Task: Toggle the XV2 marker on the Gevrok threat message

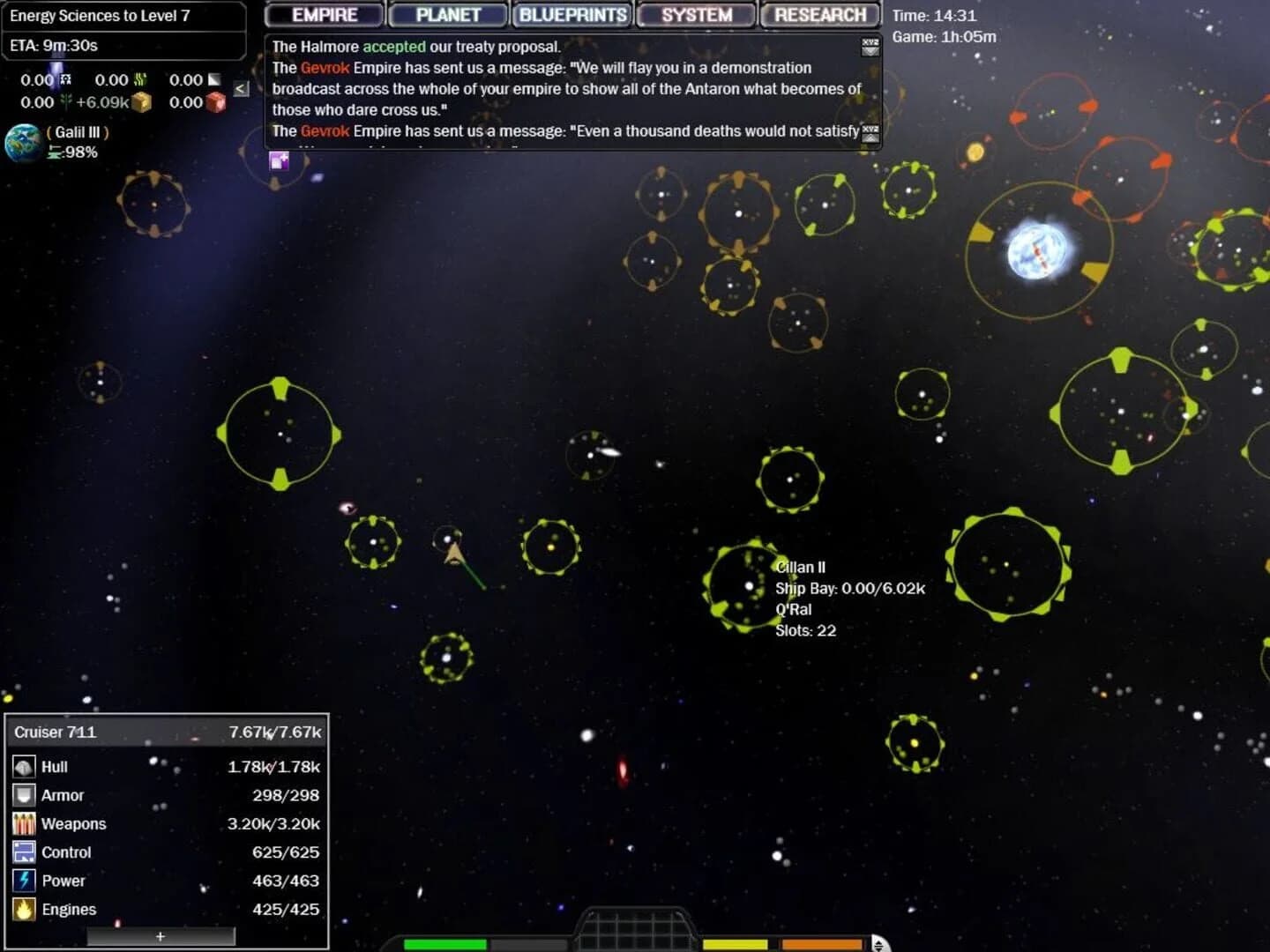Action: 869,130
